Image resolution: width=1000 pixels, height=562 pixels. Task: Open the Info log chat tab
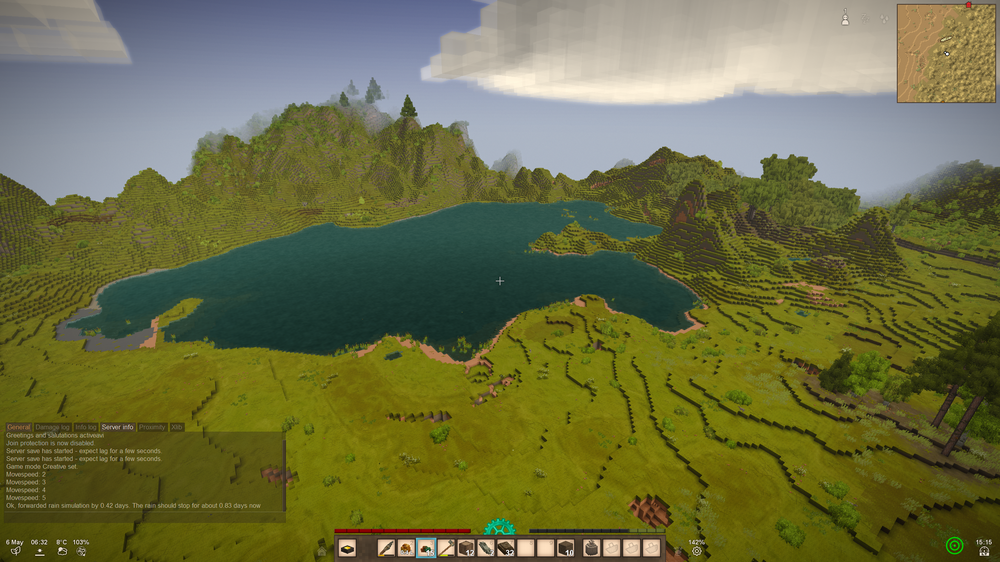[x=86, y=427]
